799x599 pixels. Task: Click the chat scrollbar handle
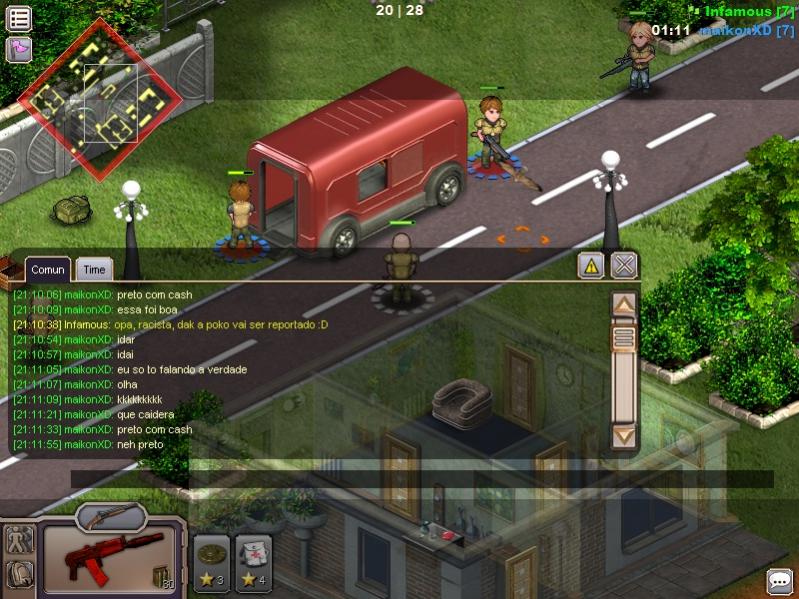624,338
